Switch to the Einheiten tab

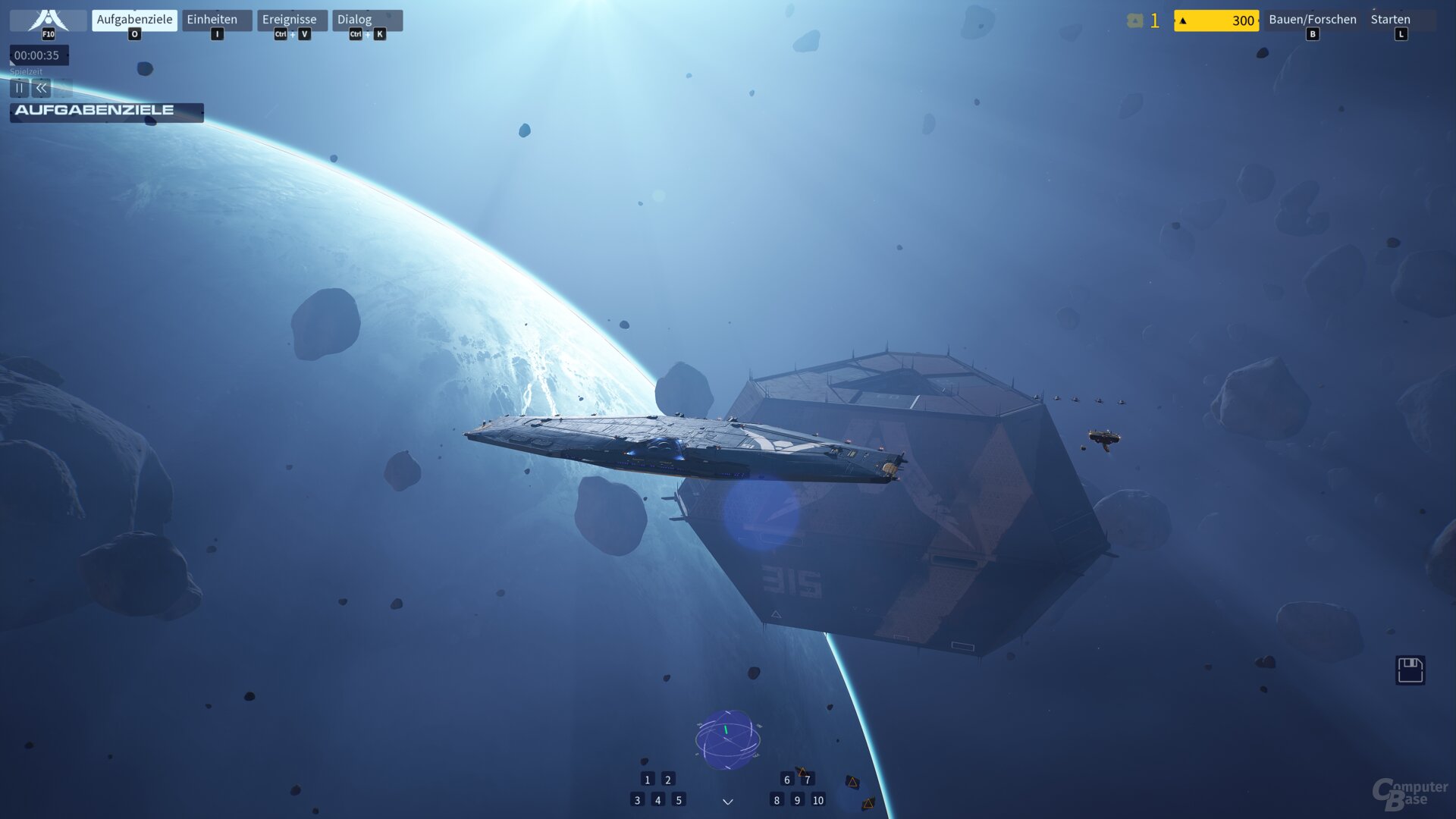[213, 19]
